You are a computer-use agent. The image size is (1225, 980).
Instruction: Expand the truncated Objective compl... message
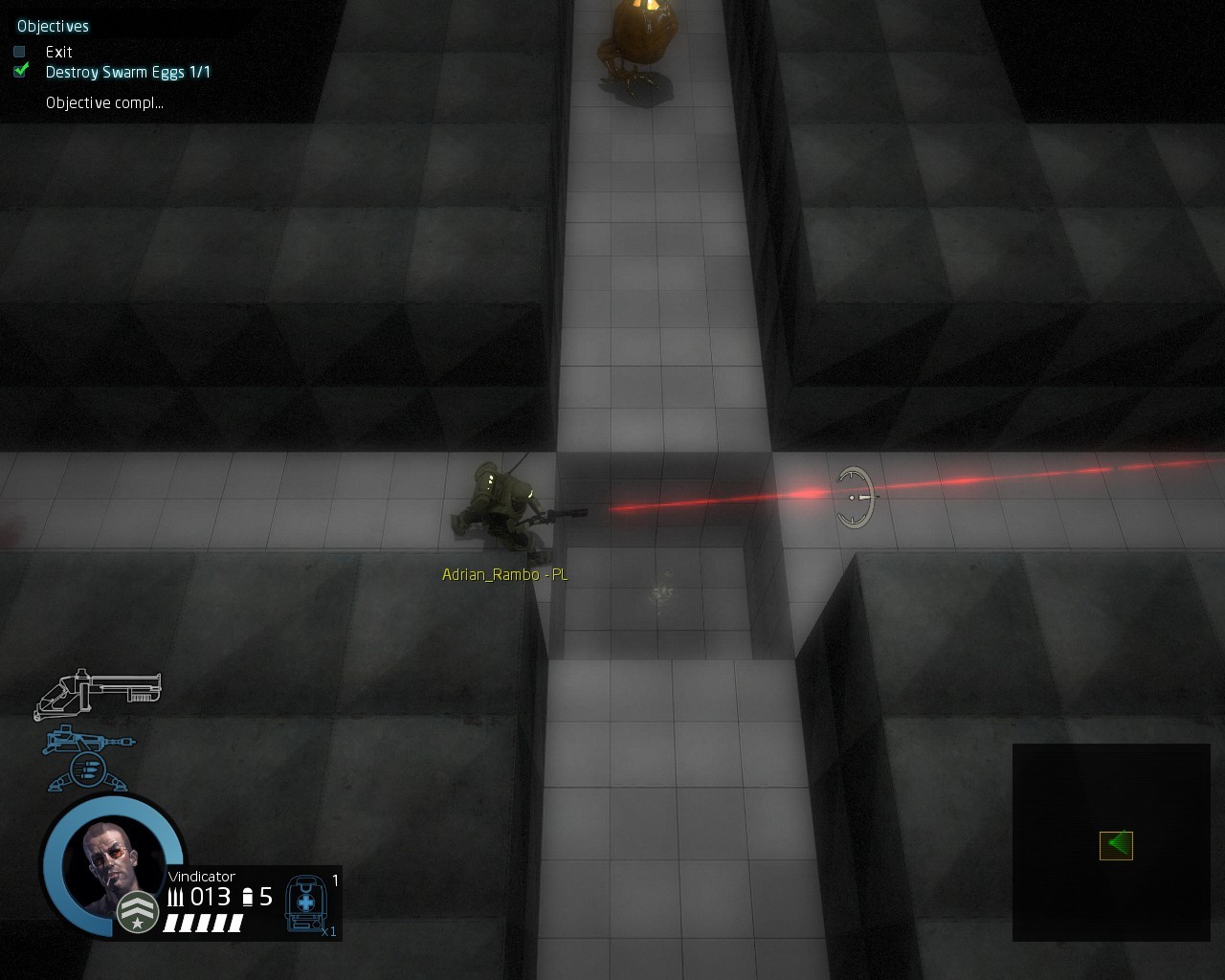pos(103,101)
